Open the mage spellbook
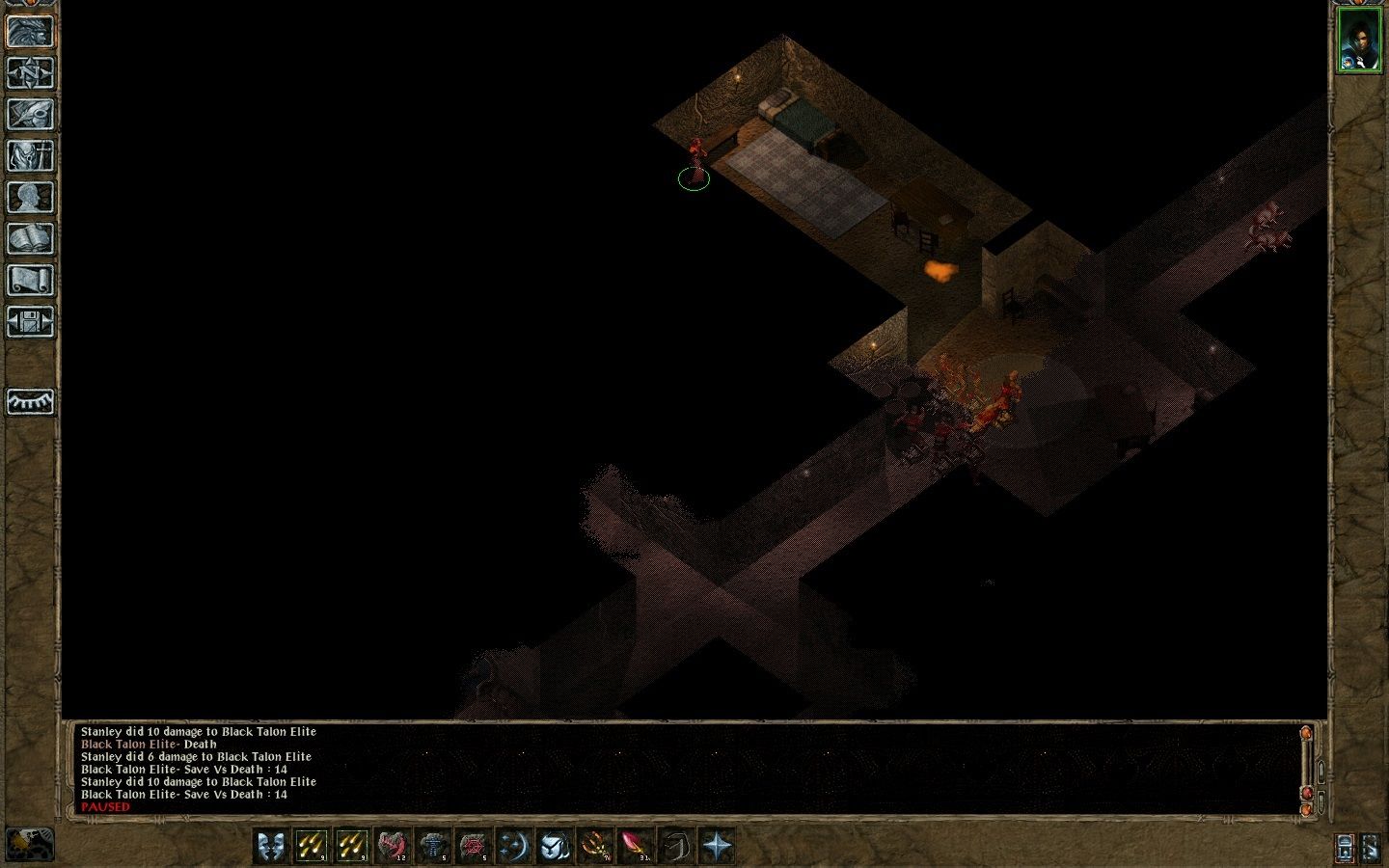 coord(31,239)
